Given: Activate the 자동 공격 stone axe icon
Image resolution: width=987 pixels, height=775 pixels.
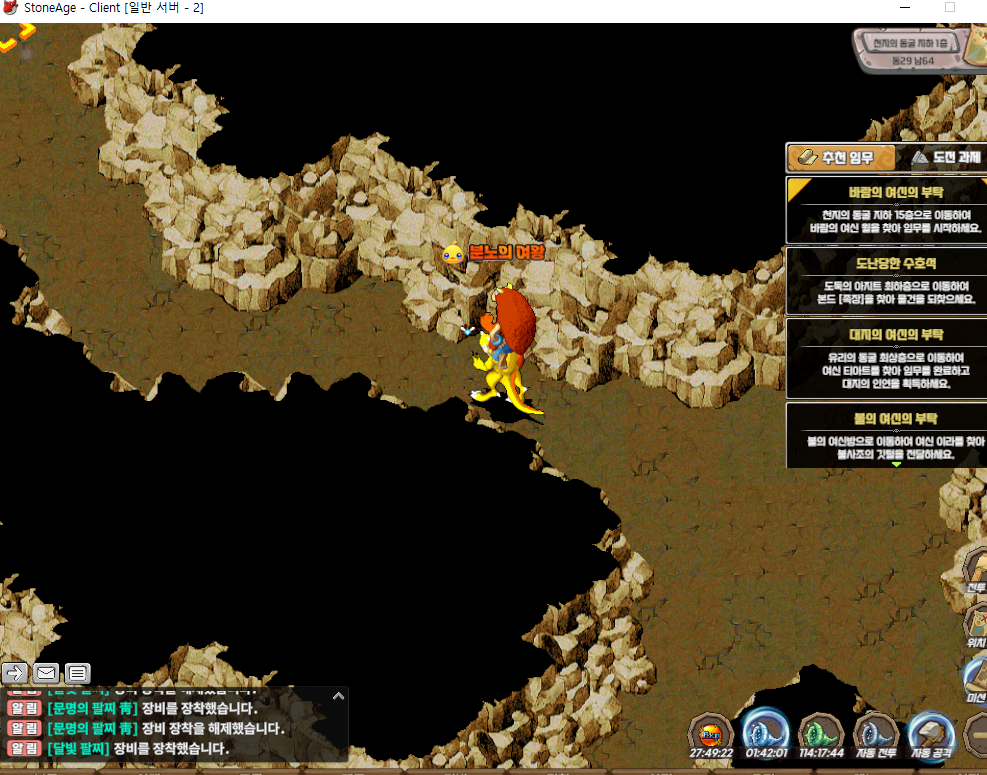Looking at the screenshot, I should point(930,733).
